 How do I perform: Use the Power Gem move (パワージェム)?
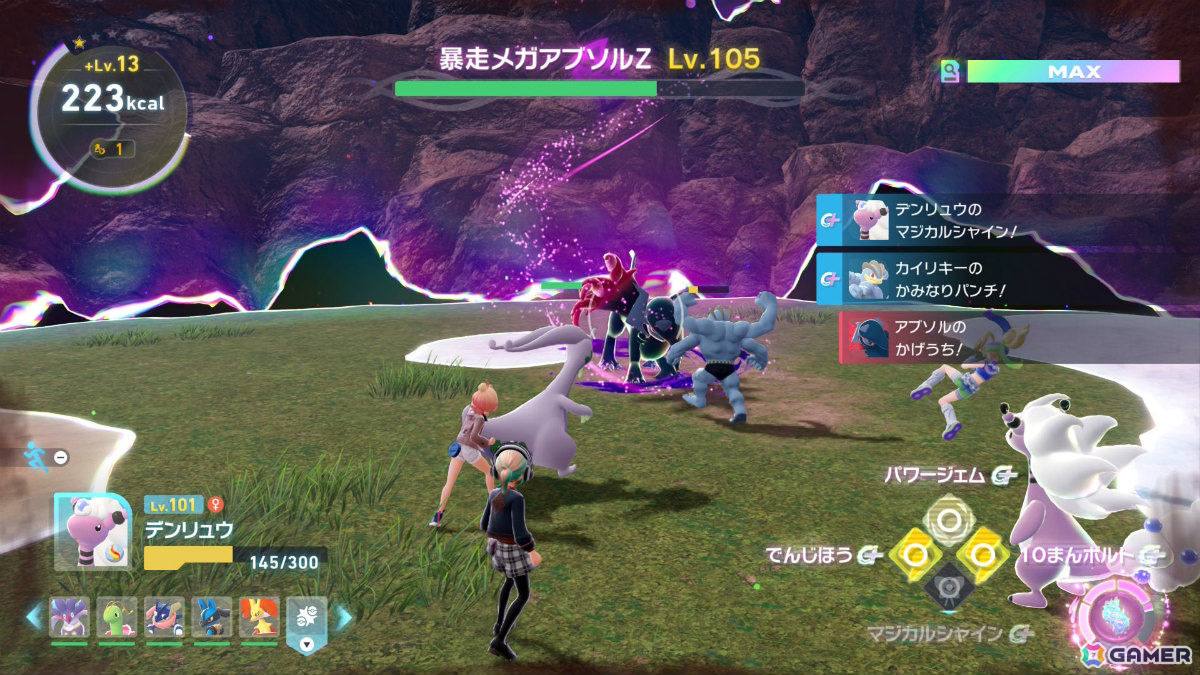945,518
